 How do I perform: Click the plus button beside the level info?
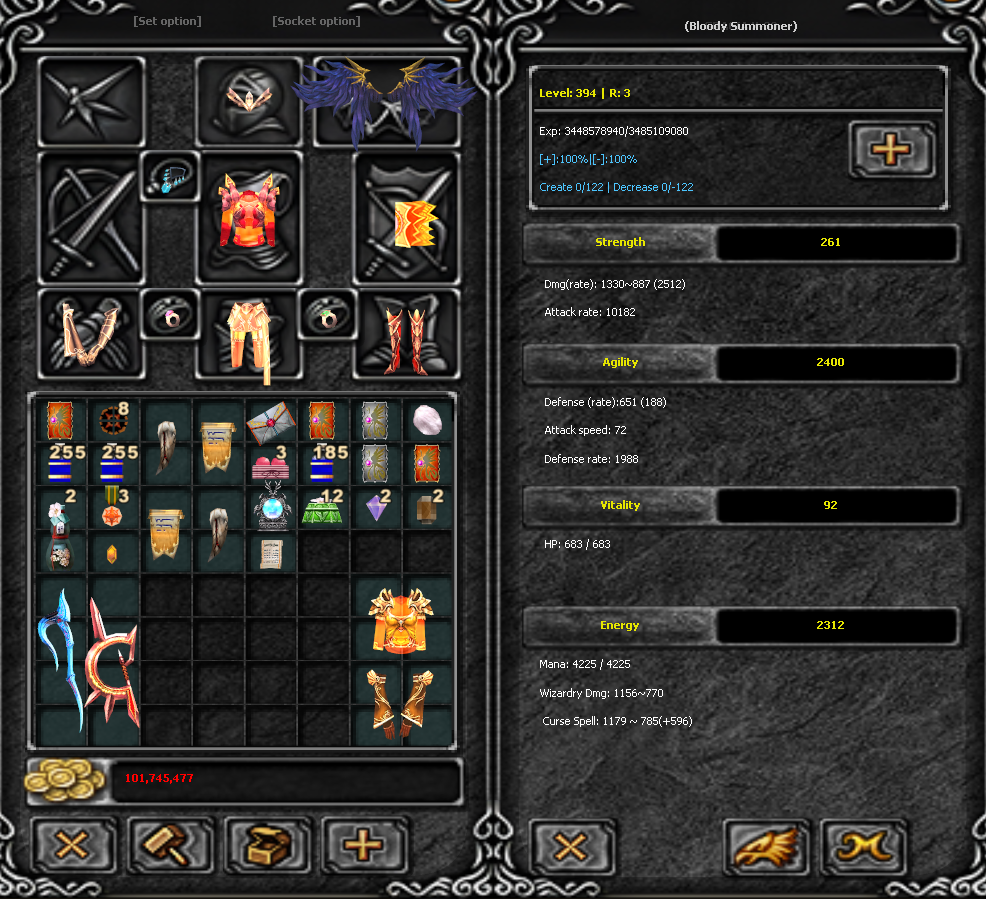(x=891, y=150)
